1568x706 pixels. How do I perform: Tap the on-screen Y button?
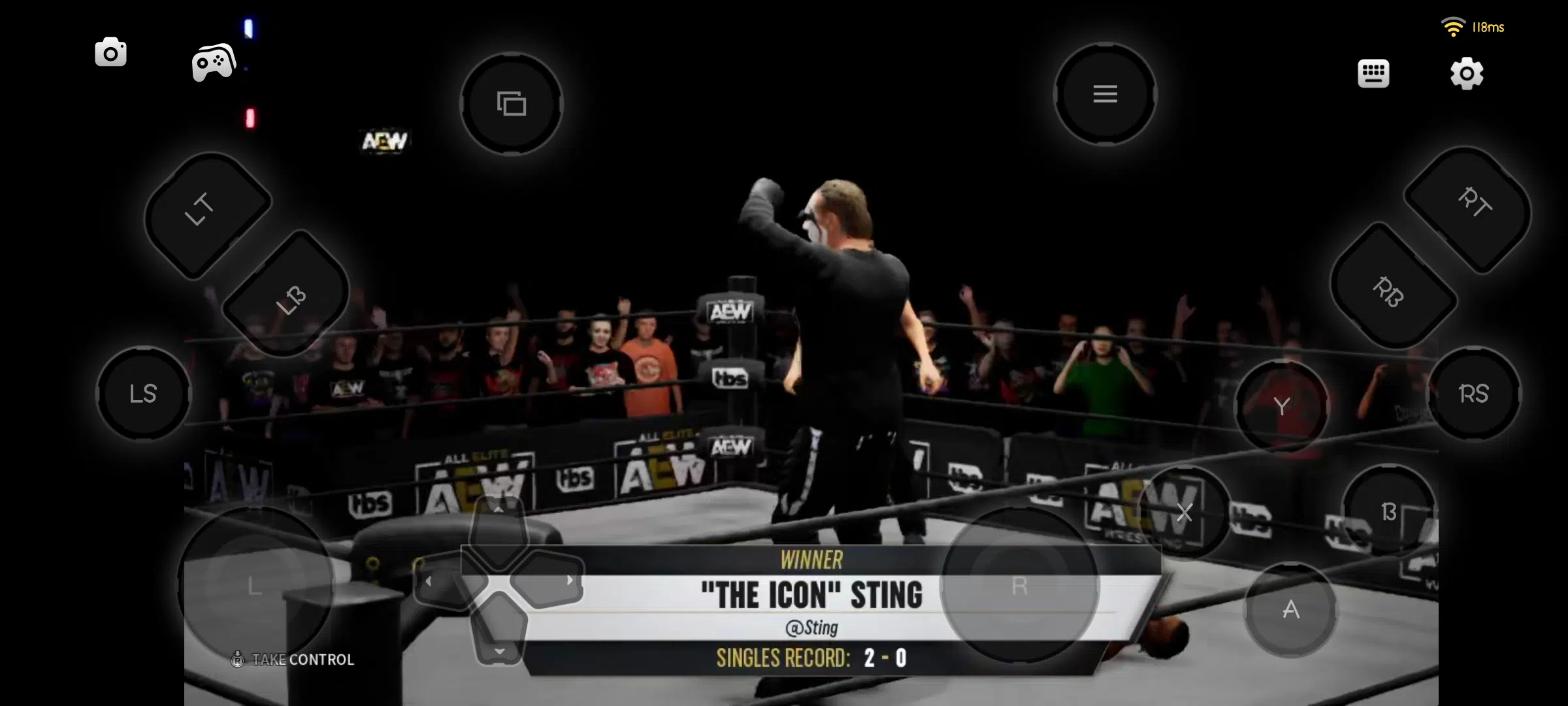[x=1281, y=407]
